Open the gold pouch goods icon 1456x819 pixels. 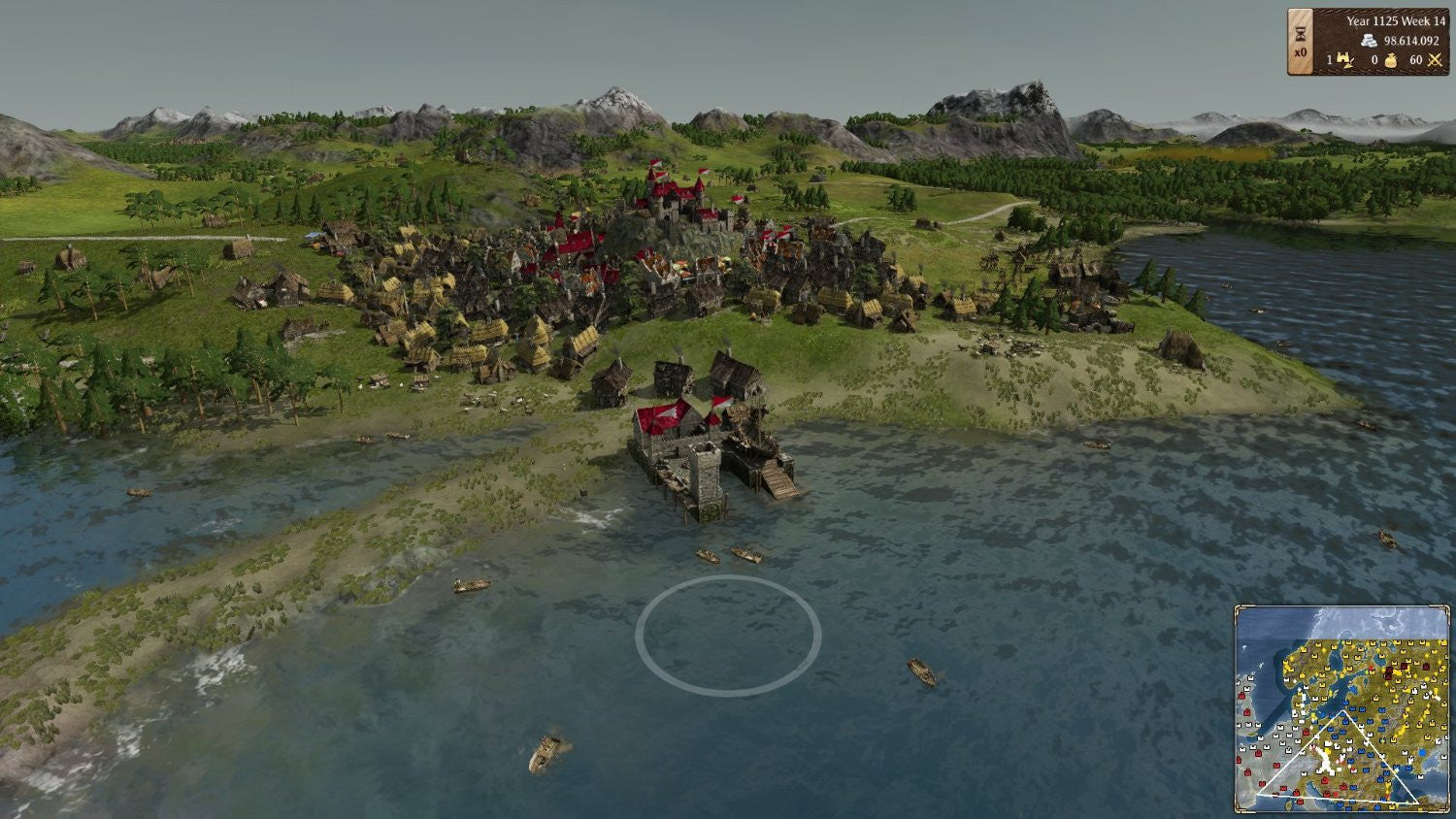tap(1392, 60)
